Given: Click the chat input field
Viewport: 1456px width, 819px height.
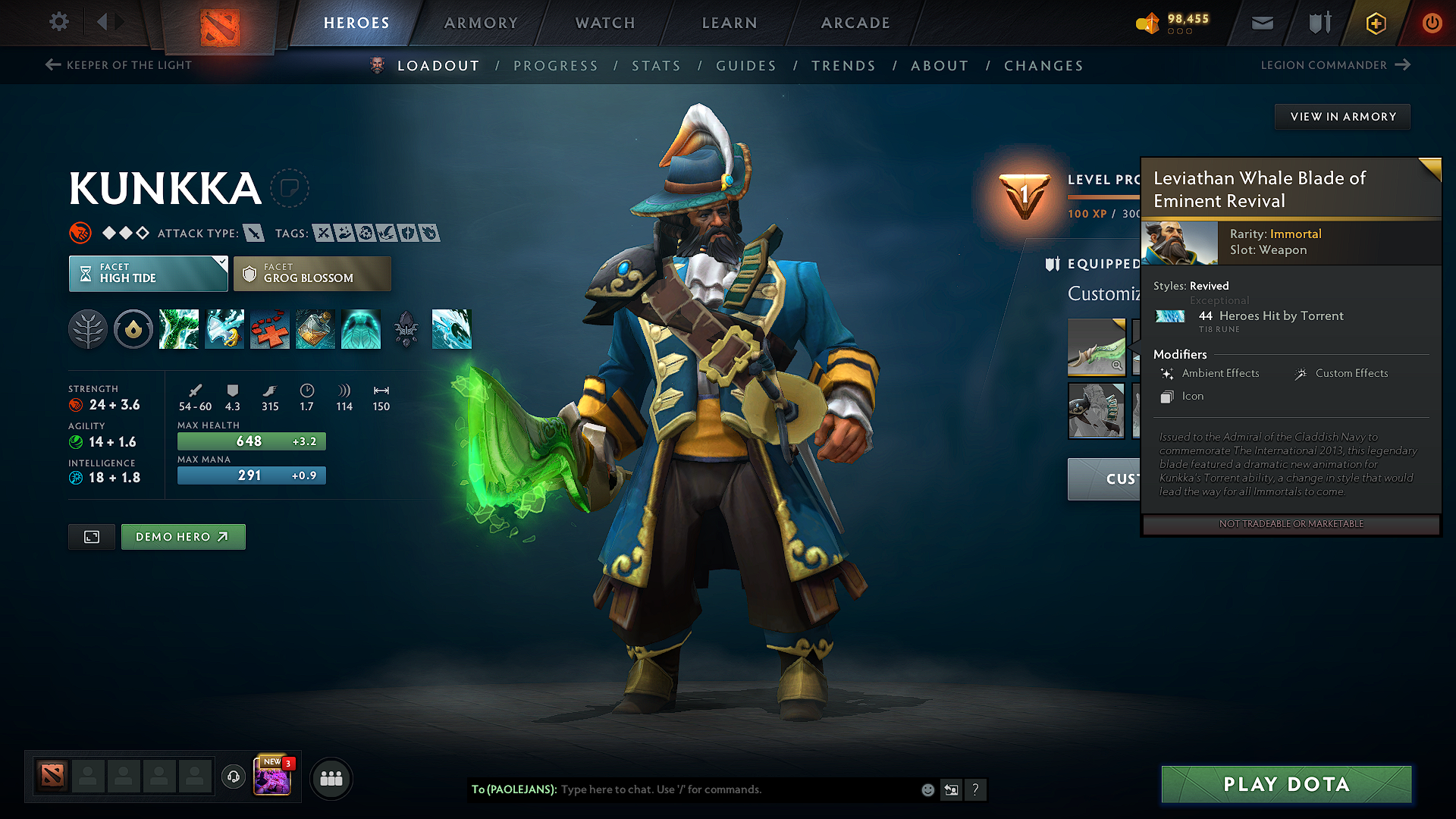Looking at the screenshot, I should pos(720,789).
